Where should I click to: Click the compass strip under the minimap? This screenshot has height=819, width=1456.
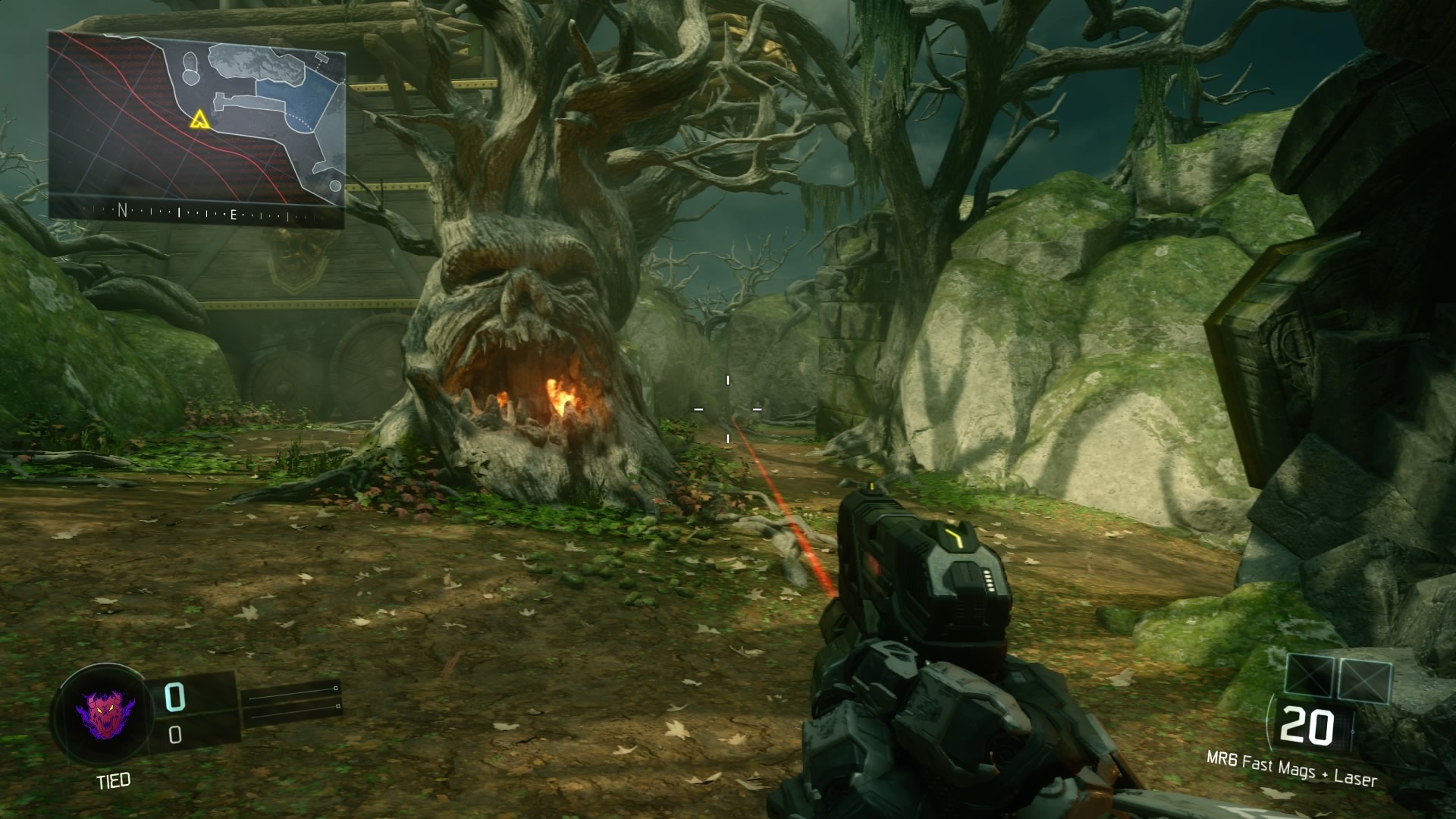[197, 213]
